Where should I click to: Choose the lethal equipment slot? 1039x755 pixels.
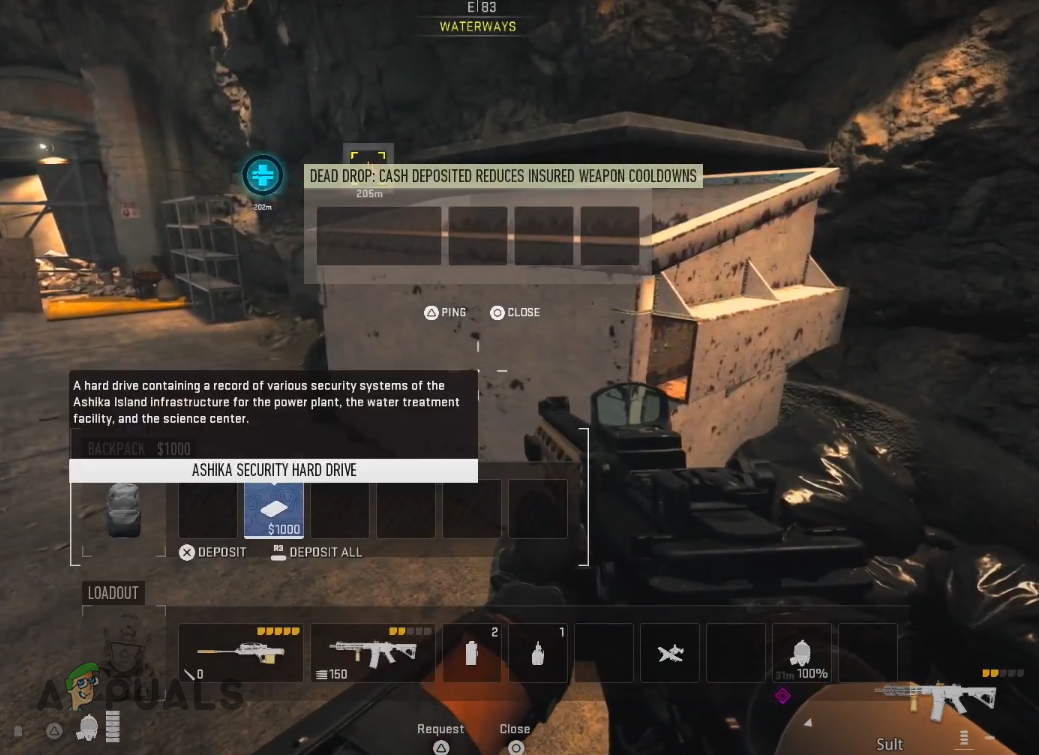pos(538,653)
